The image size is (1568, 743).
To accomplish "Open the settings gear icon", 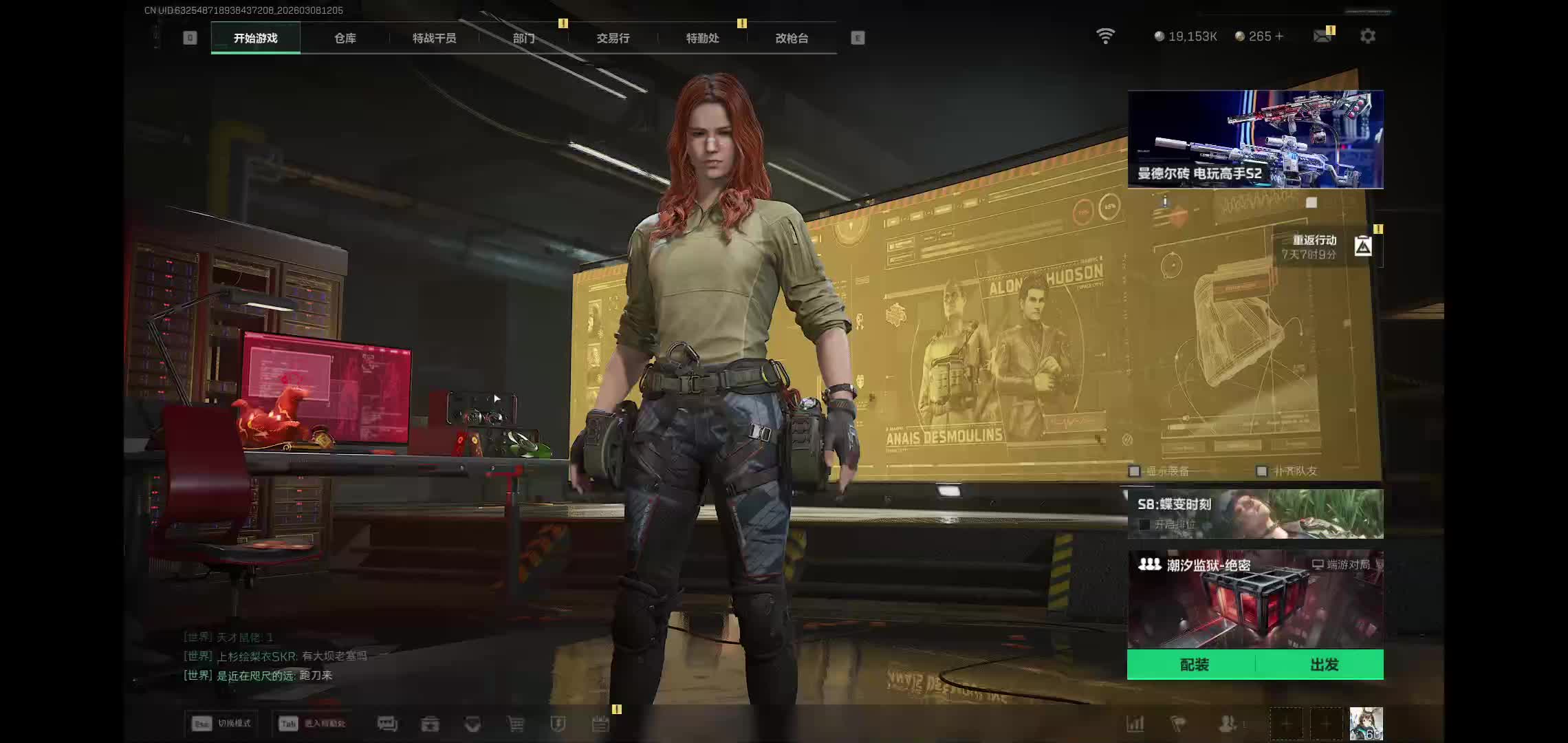I will pos(1367,36).
